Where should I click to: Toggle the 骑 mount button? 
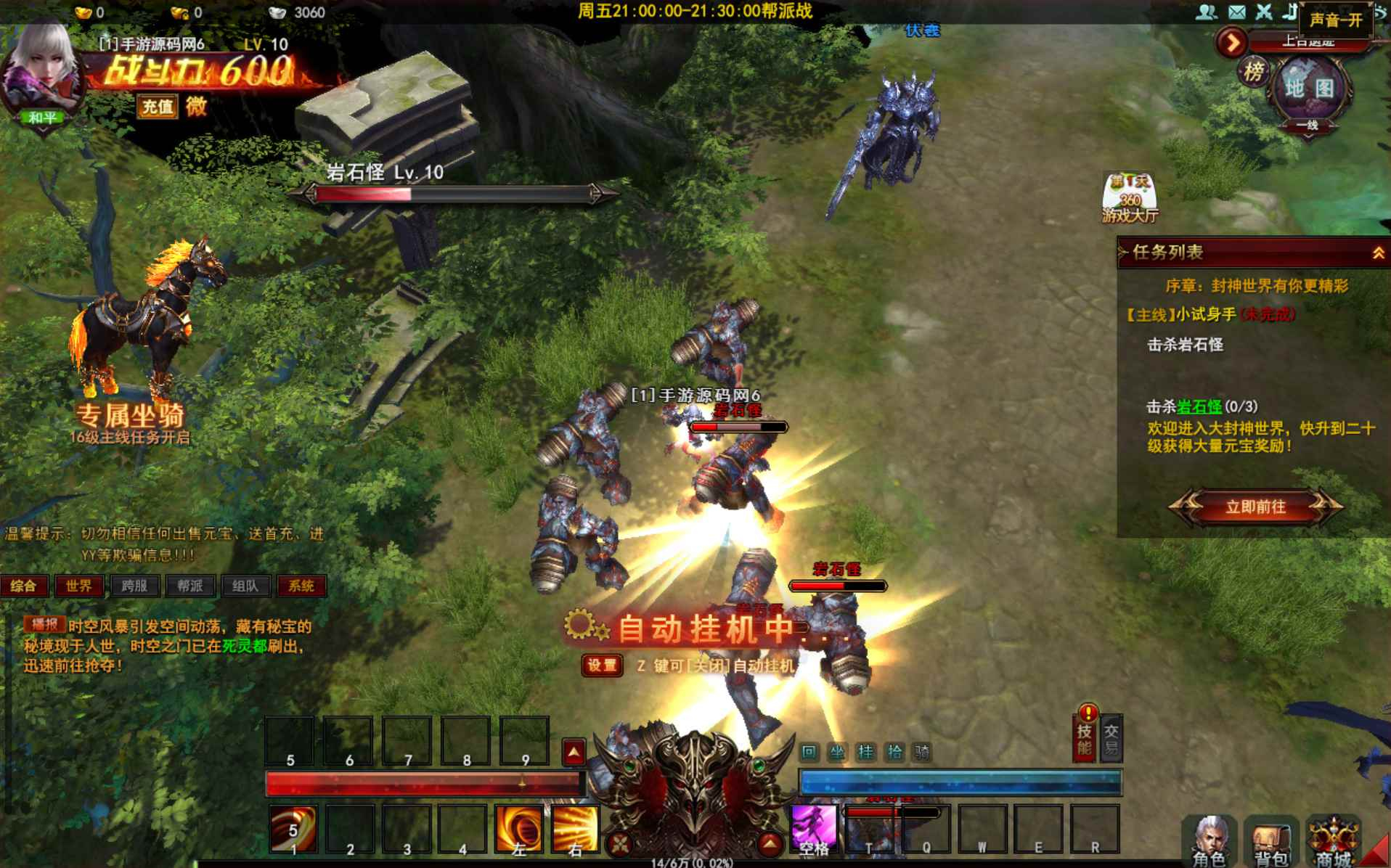922,752
